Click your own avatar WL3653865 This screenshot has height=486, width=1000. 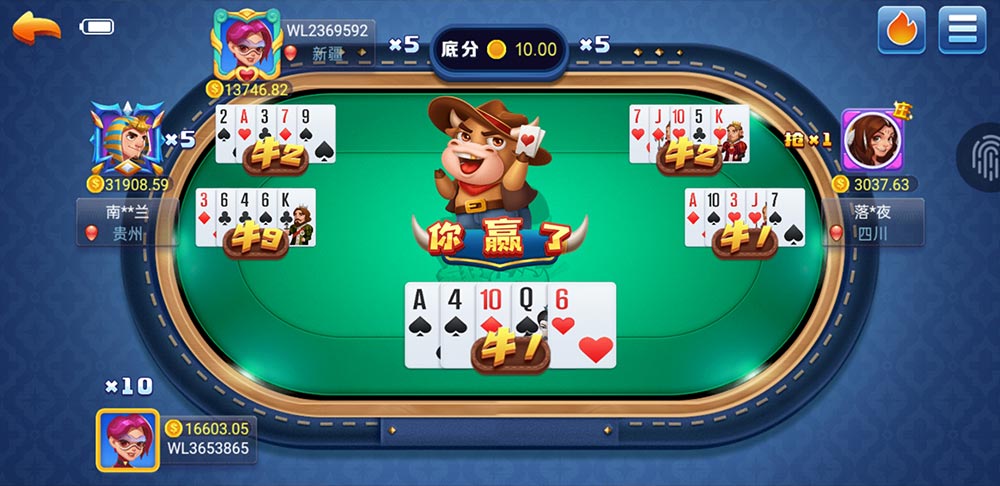(128, 440)
